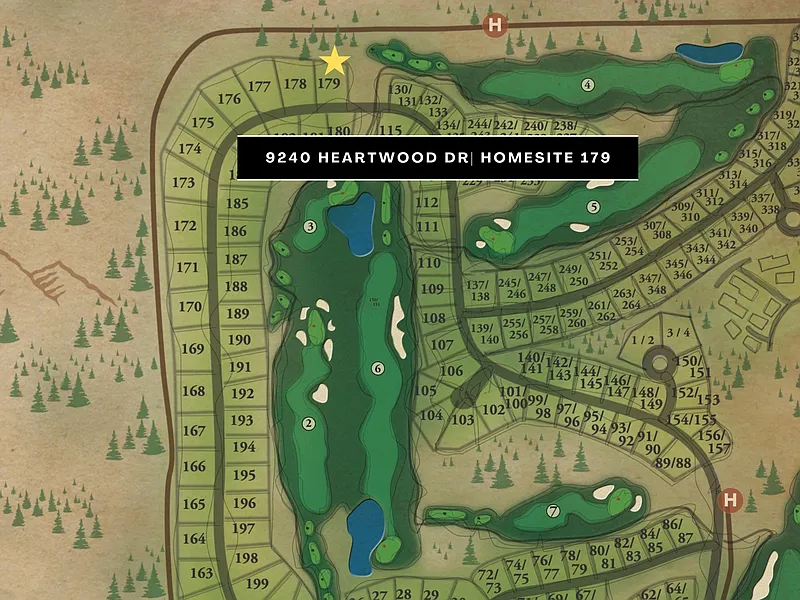Click the gold star homesite marker
800x600 pixels.
[x=334, y=62]
